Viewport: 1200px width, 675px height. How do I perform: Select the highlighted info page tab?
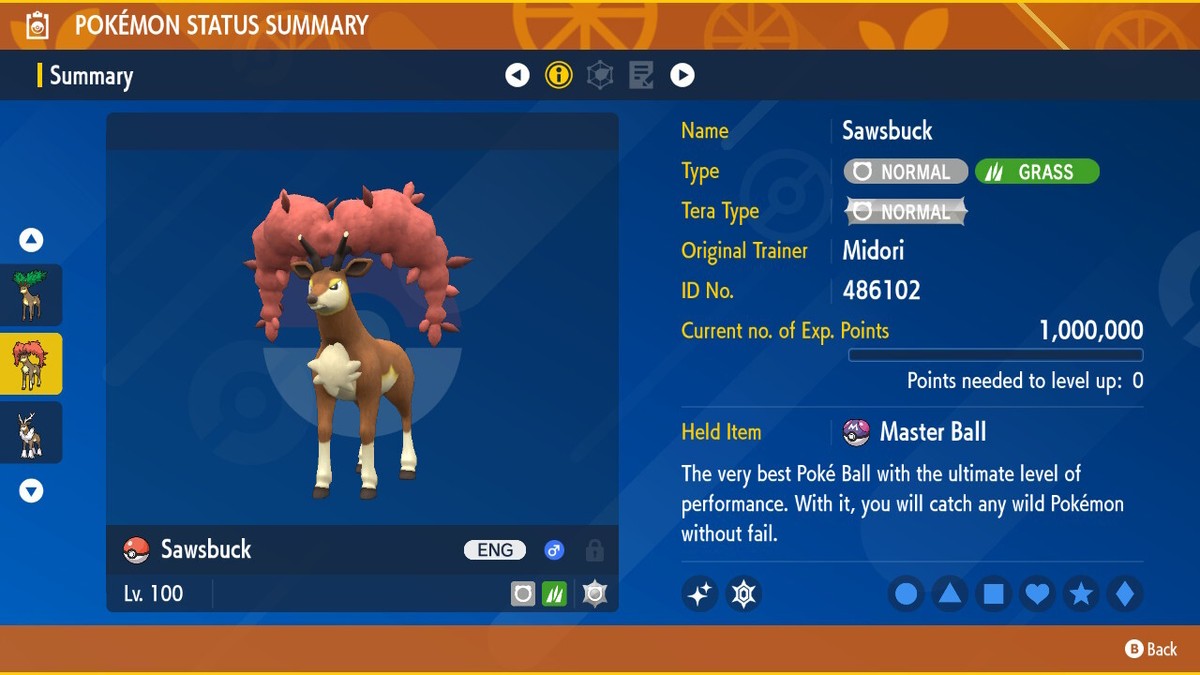tap(559, 75)
